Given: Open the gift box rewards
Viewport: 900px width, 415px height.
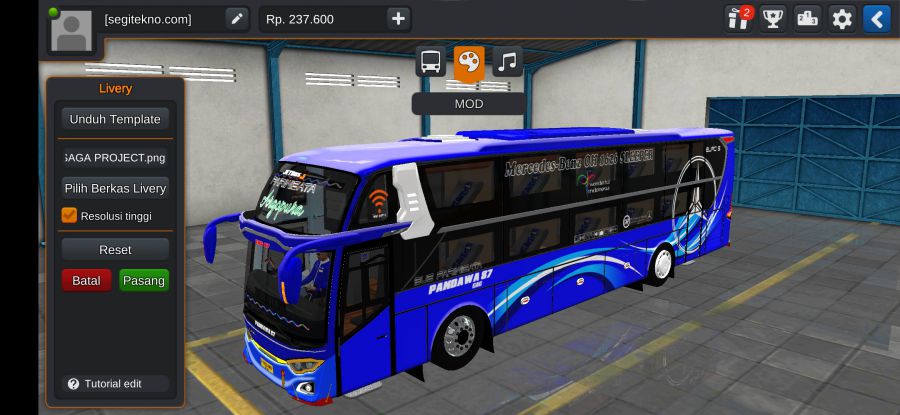Looking at the screenshot, I should tap(739, 19).
